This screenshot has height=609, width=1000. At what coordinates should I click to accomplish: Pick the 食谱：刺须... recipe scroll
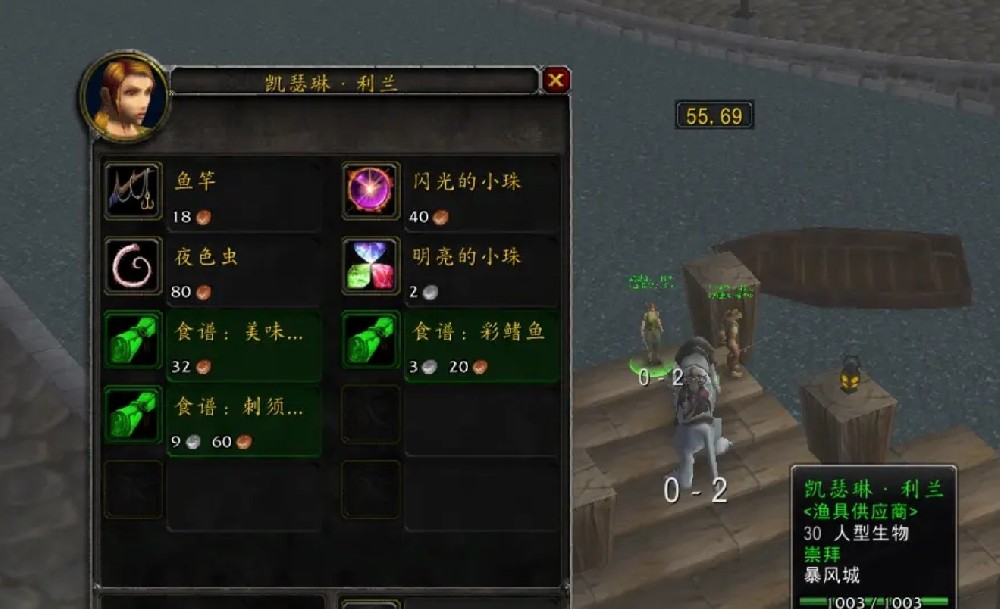pyautogui.click(x=134, y=415)
